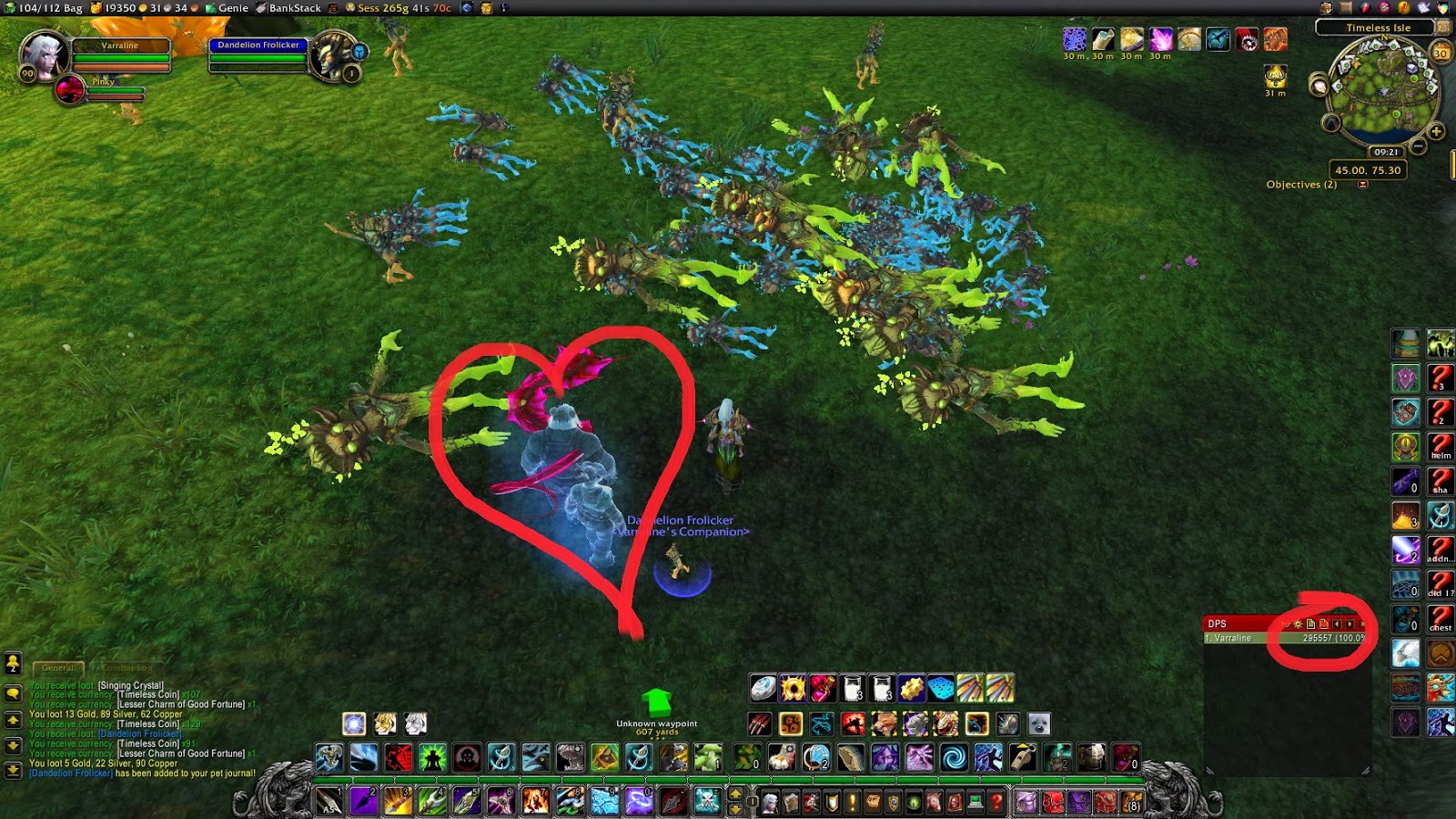Select the General chat tab
1456x819 pixels.
(57, 669)
